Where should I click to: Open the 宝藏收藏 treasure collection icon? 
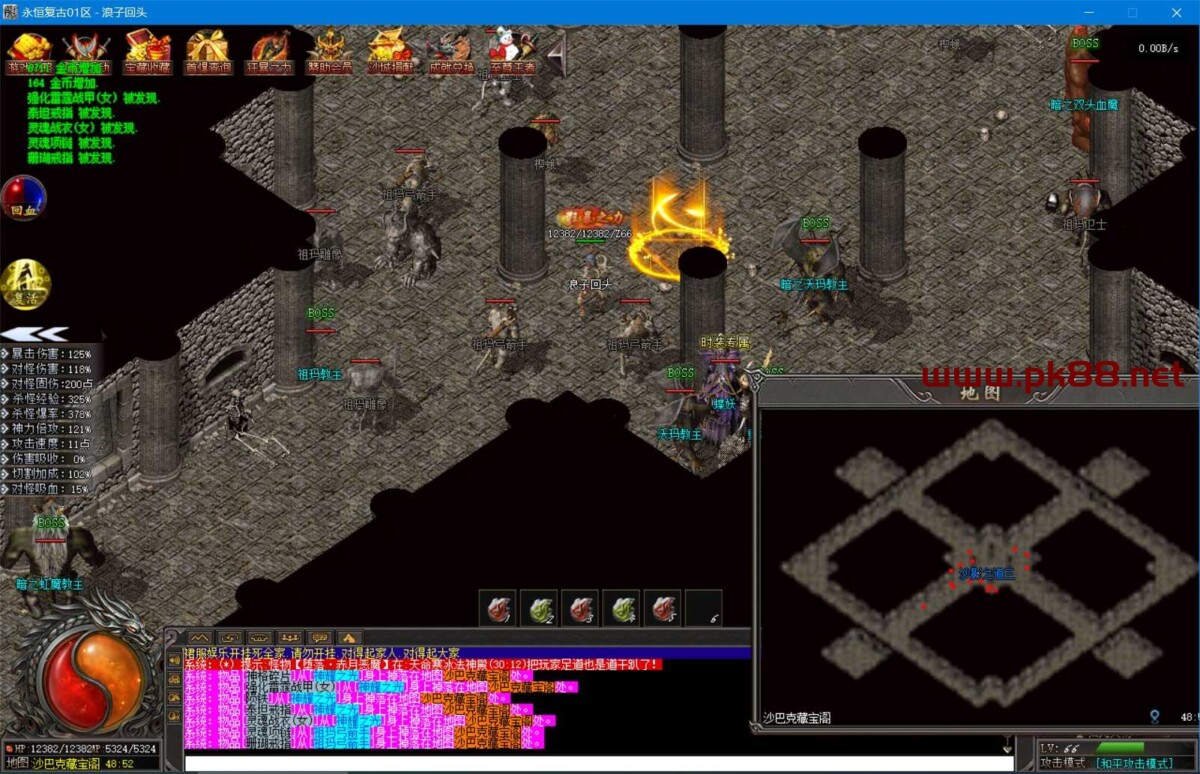click(147, 50)
